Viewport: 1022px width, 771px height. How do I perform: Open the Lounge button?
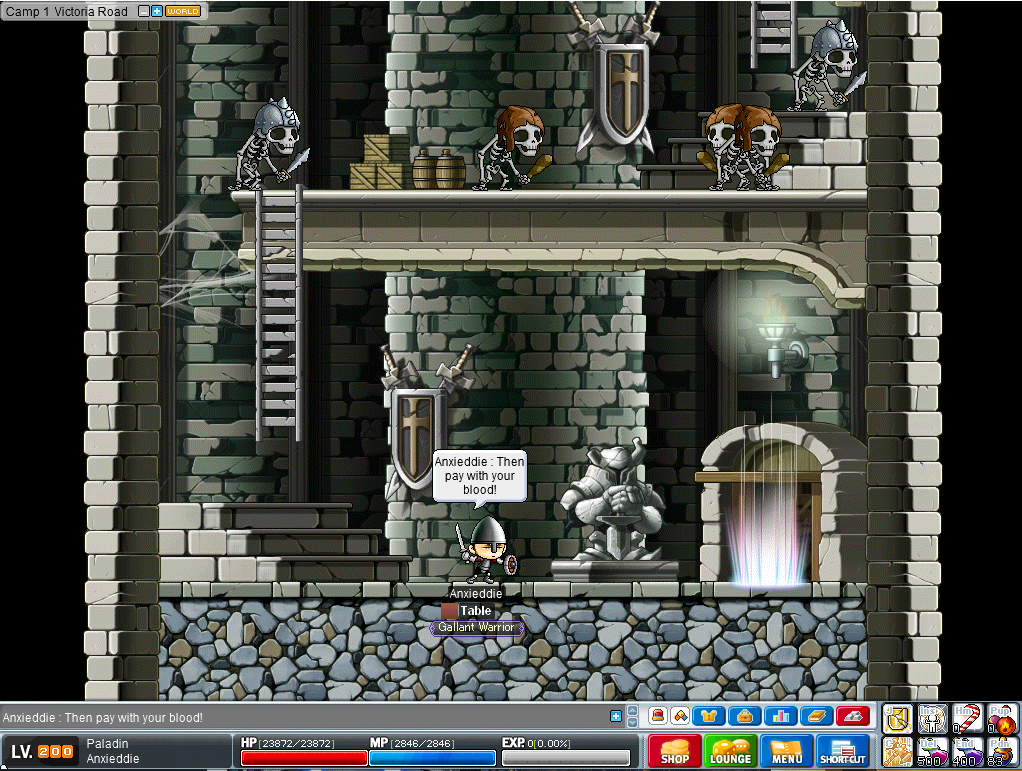[730, 751]
